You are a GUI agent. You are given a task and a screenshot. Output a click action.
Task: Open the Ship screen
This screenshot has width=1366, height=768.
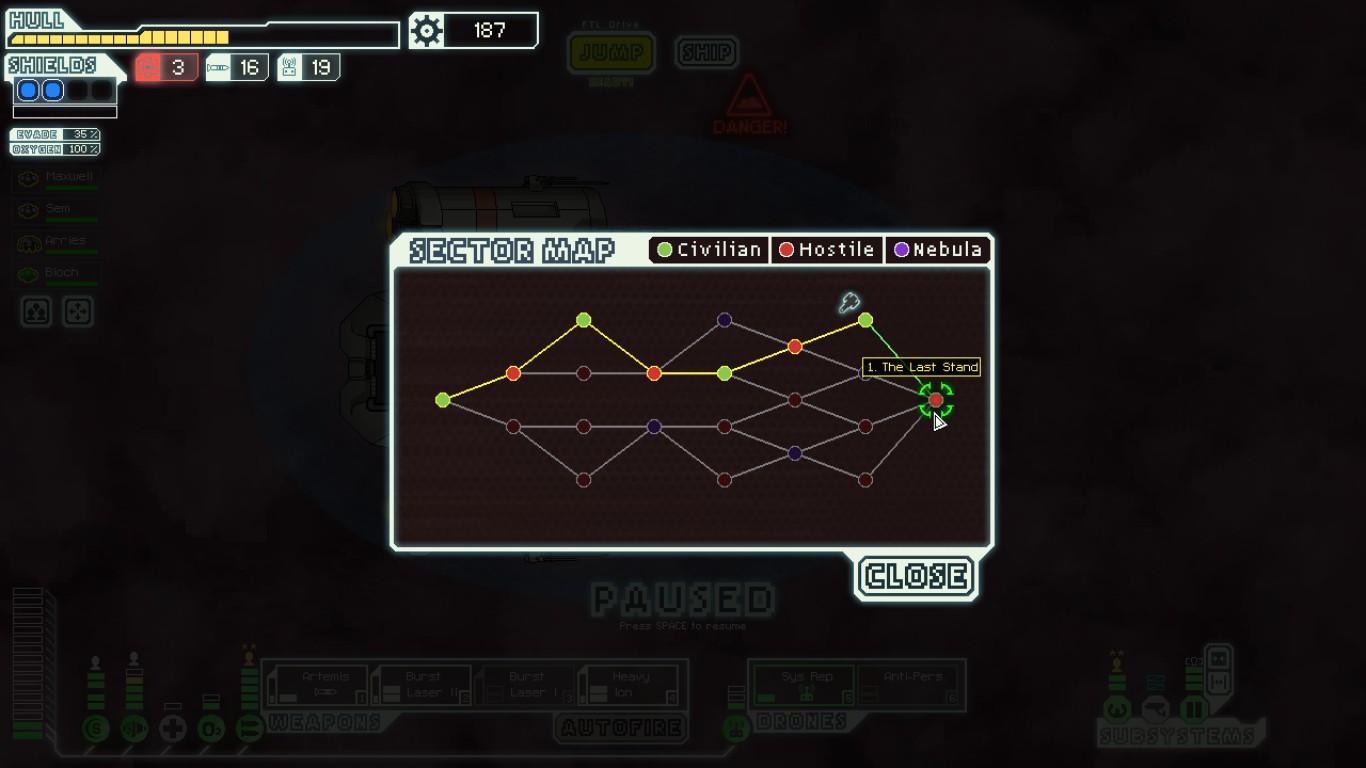coord(706,52)
